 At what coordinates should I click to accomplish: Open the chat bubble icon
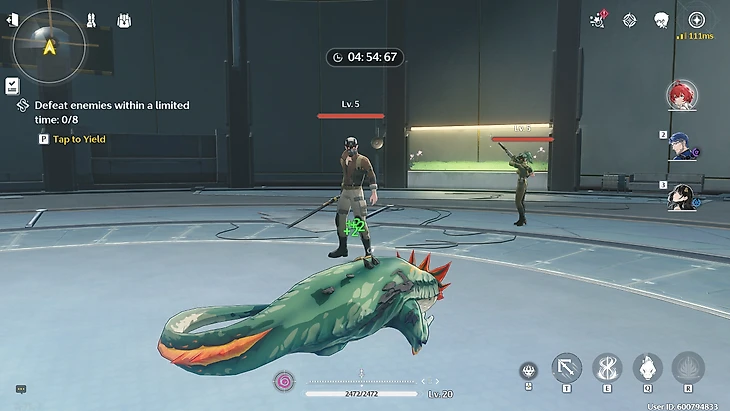[20, 389]
